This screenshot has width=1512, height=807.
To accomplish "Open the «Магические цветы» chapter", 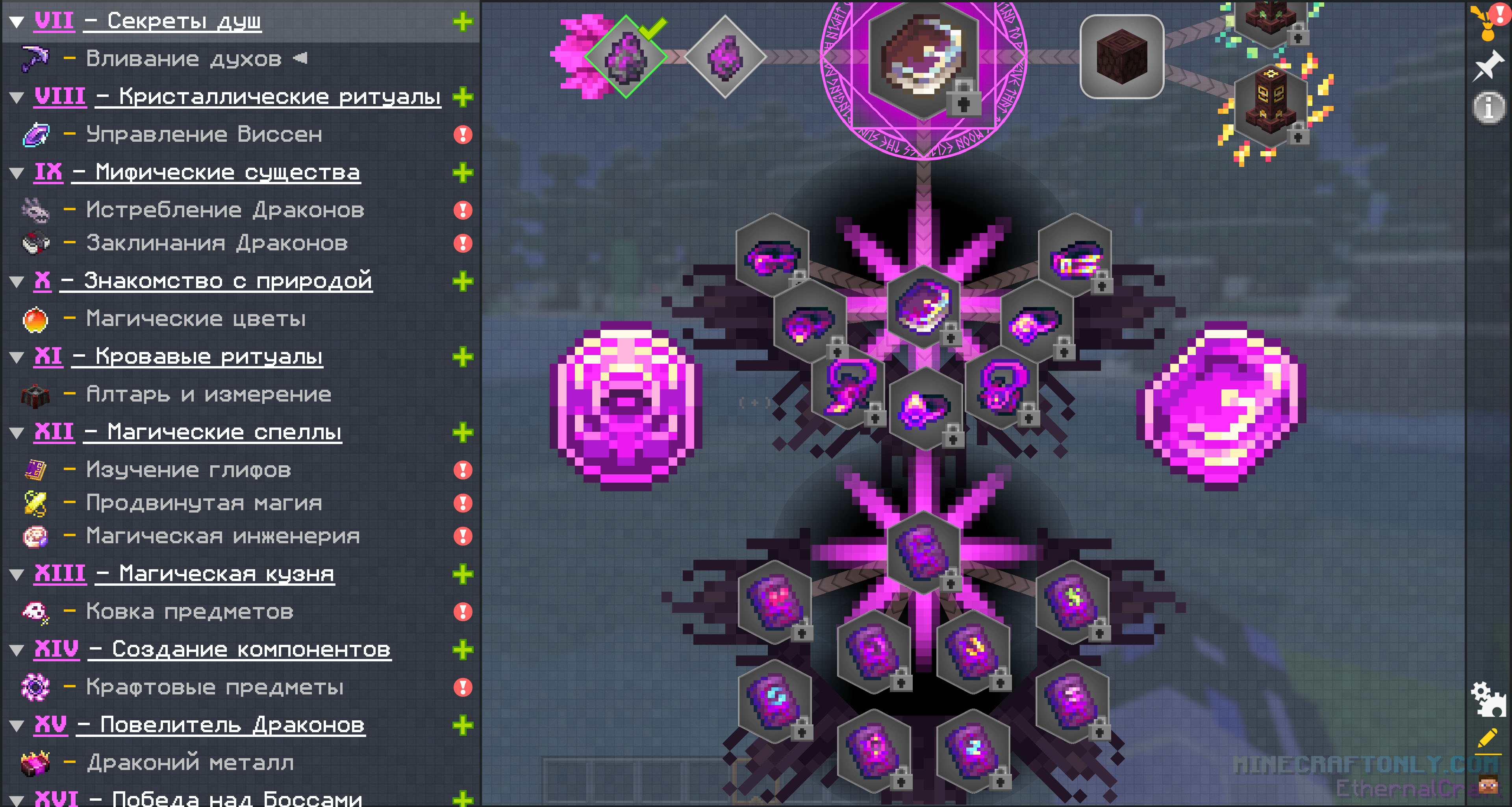I will (x=195, y=319).
